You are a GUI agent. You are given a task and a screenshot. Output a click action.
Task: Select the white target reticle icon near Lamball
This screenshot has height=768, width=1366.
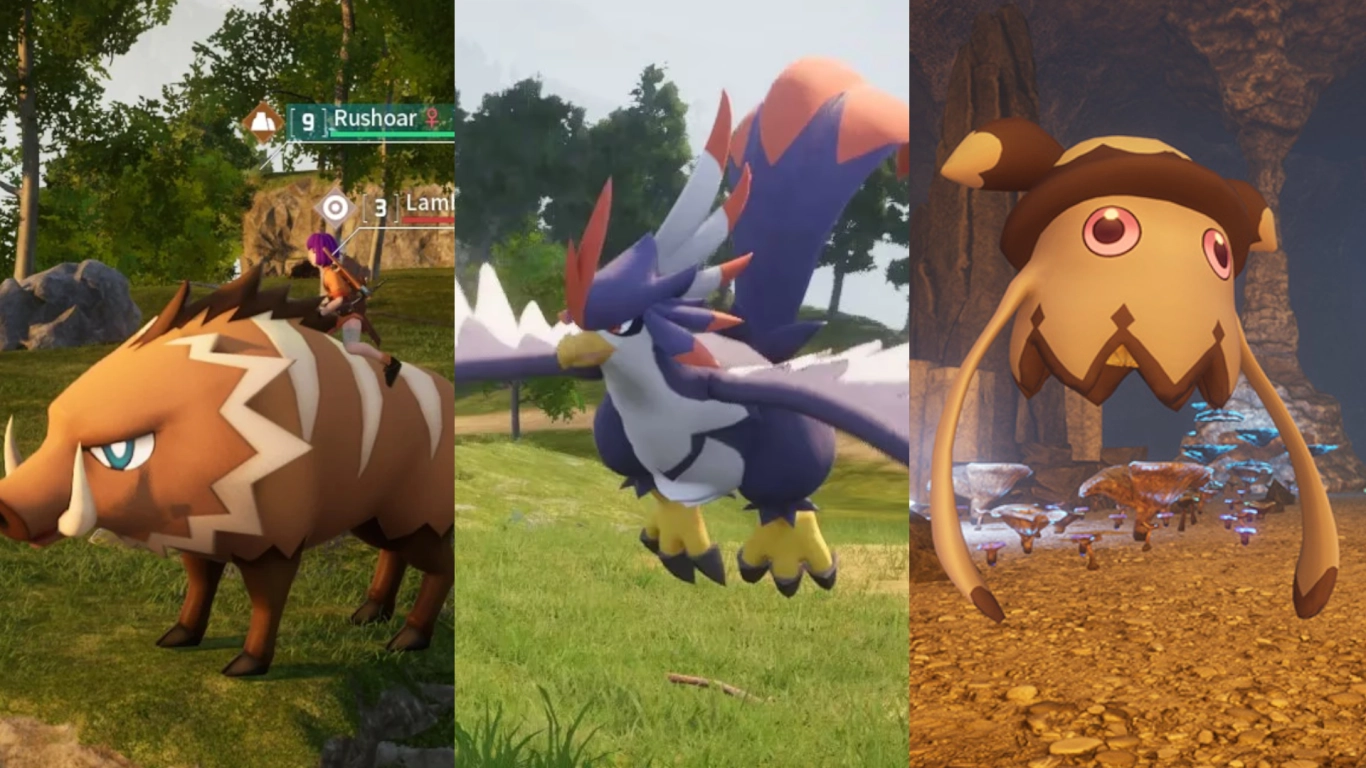(x=332, y=208)
